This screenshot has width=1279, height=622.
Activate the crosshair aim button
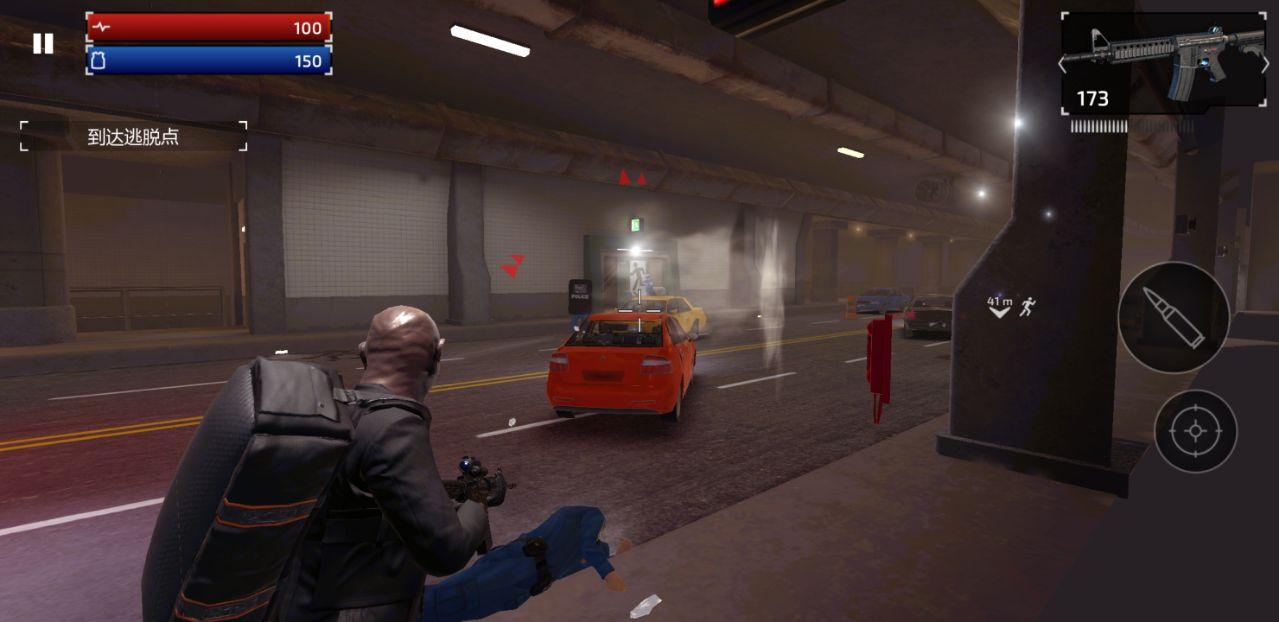point(1195,431)
